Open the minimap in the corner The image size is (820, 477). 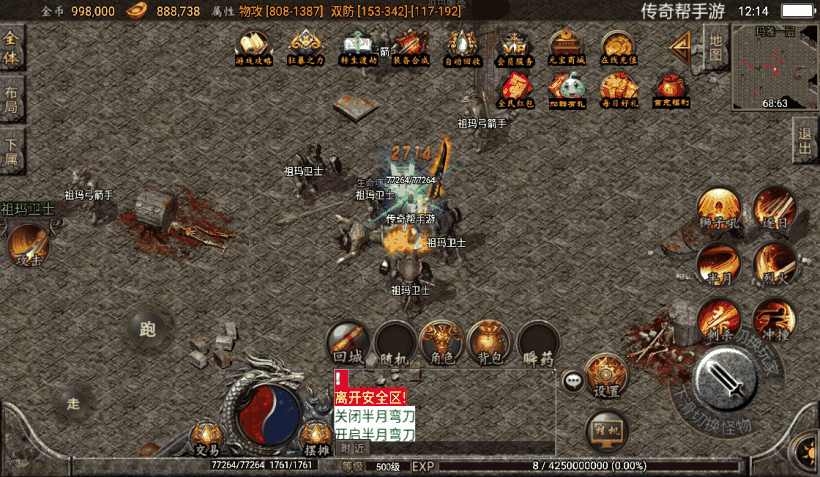(774, 66)
